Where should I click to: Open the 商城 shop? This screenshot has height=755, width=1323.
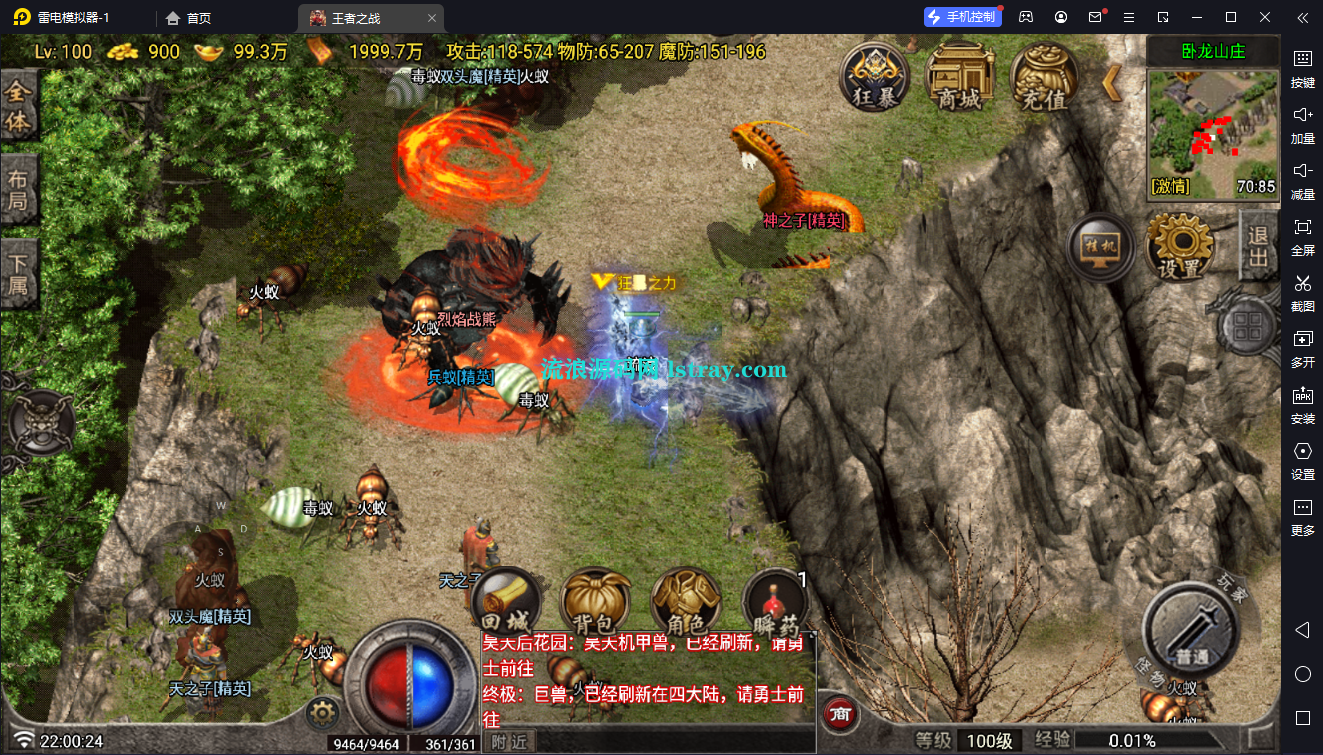959,77
